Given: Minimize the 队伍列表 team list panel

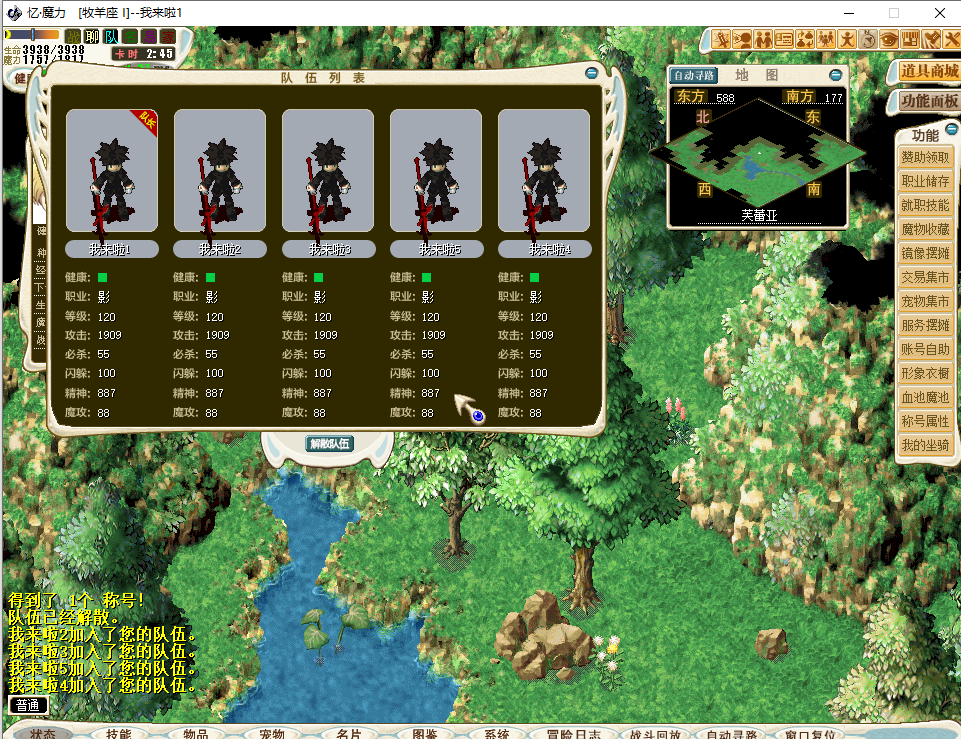Looking at the screenshot, I should click(x=592, y=73).
